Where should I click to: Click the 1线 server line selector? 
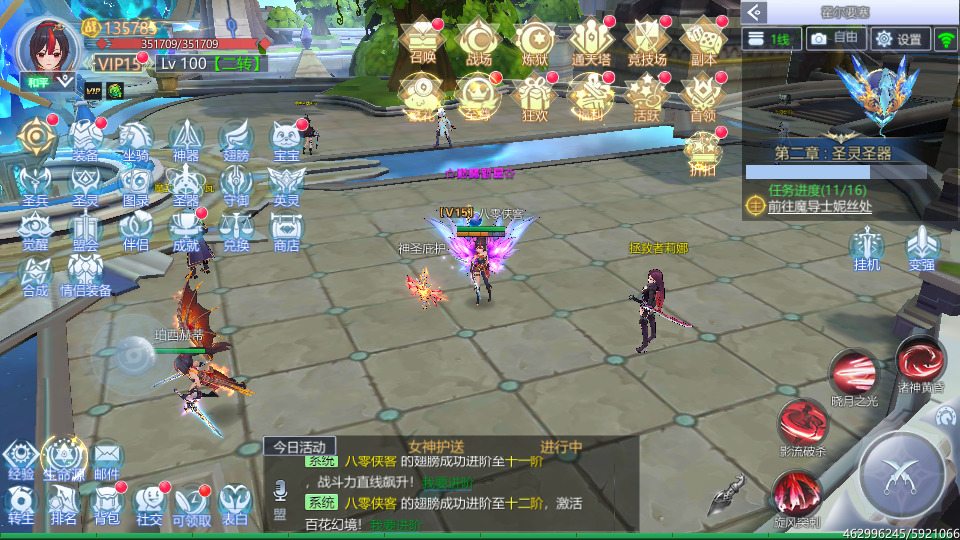(773, 39)
